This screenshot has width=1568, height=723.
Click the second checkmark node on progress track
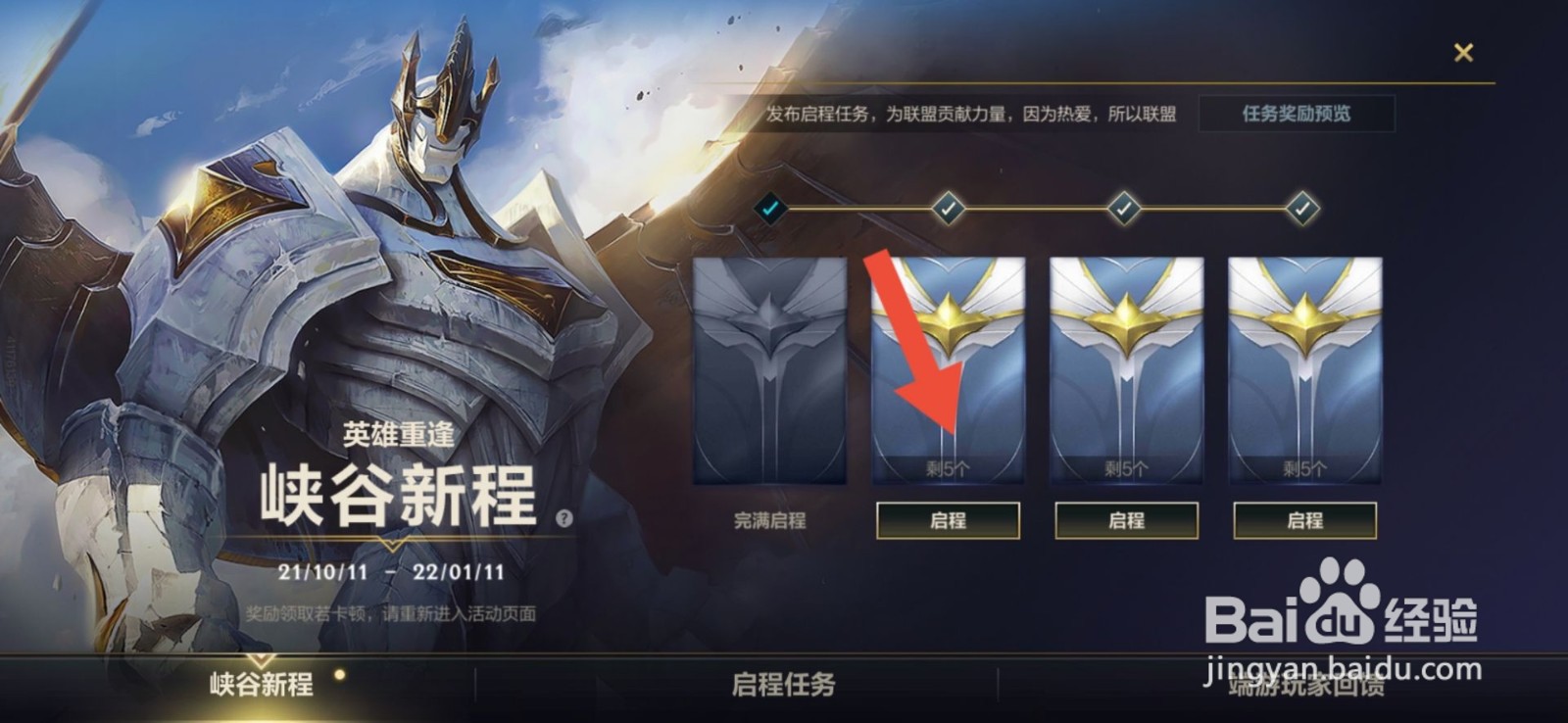coord(947,207)
